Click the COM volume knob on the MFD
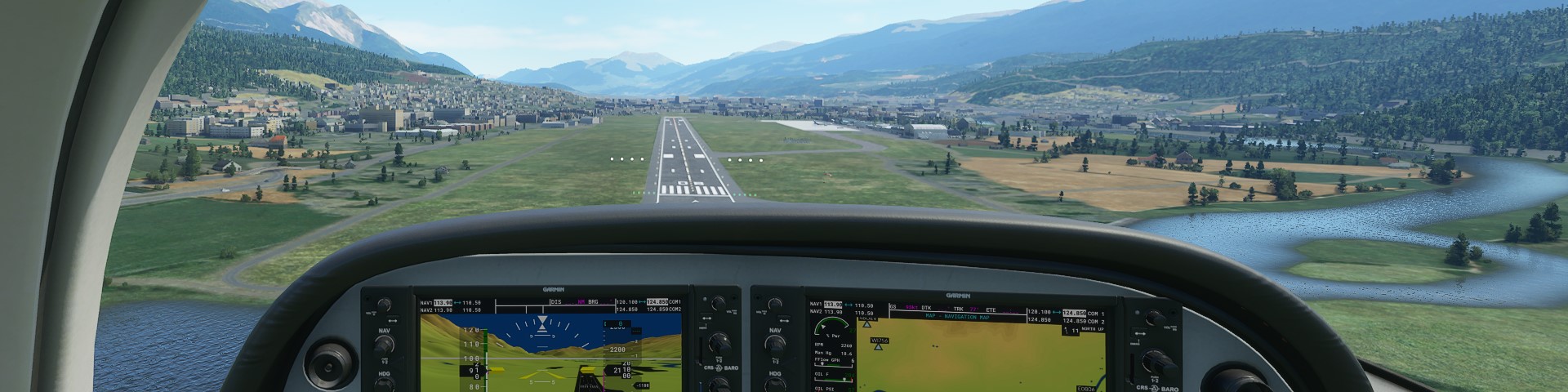 click(x=1153, y=317)
